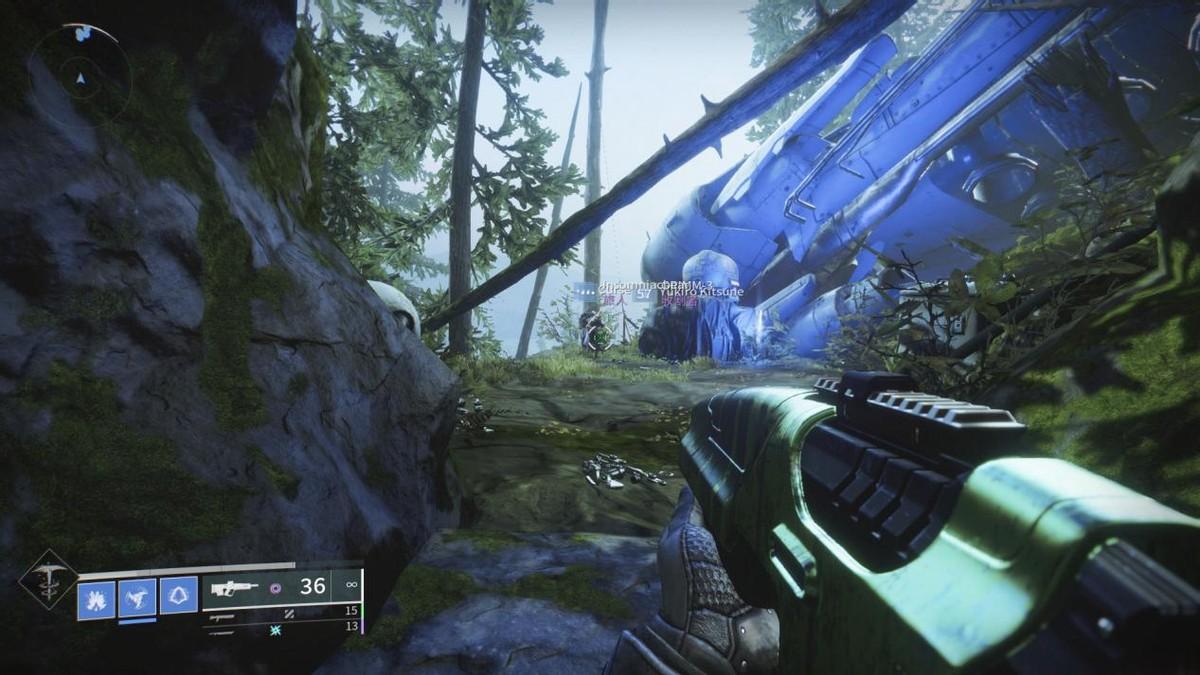The image size is (1200, 675).
Task: Click the Yukiro Kitsune player nameplate
Action: tap(701, 291)
